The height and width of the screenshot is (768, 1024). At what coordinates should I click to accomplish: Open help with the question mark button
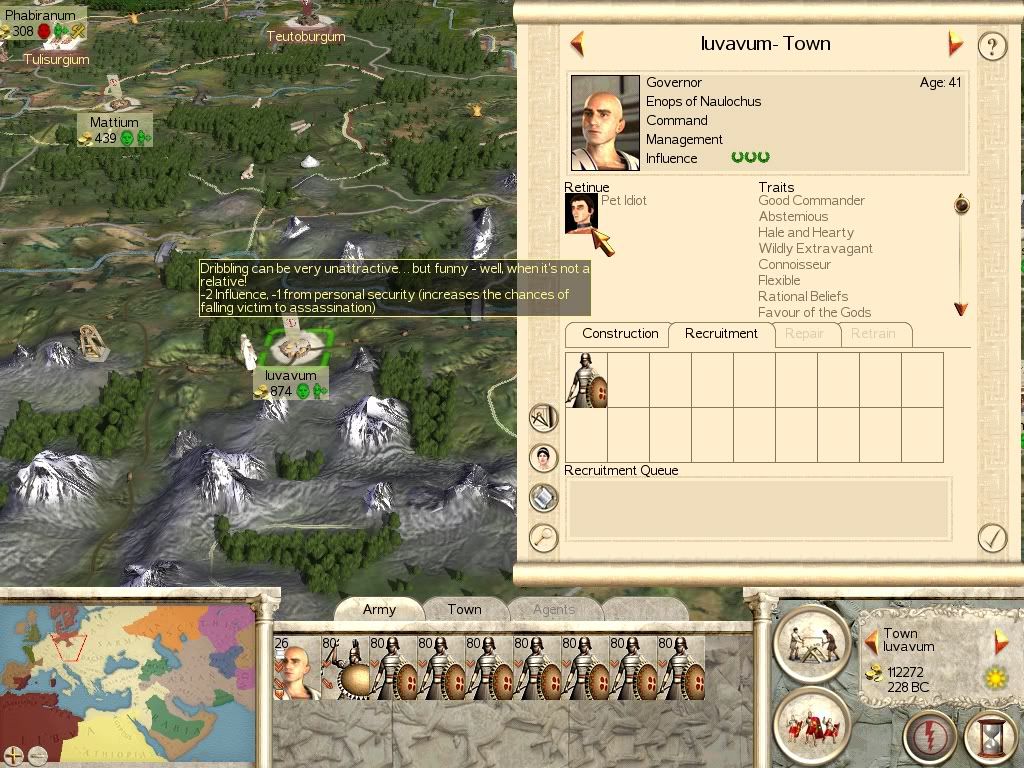pos(991,46)
